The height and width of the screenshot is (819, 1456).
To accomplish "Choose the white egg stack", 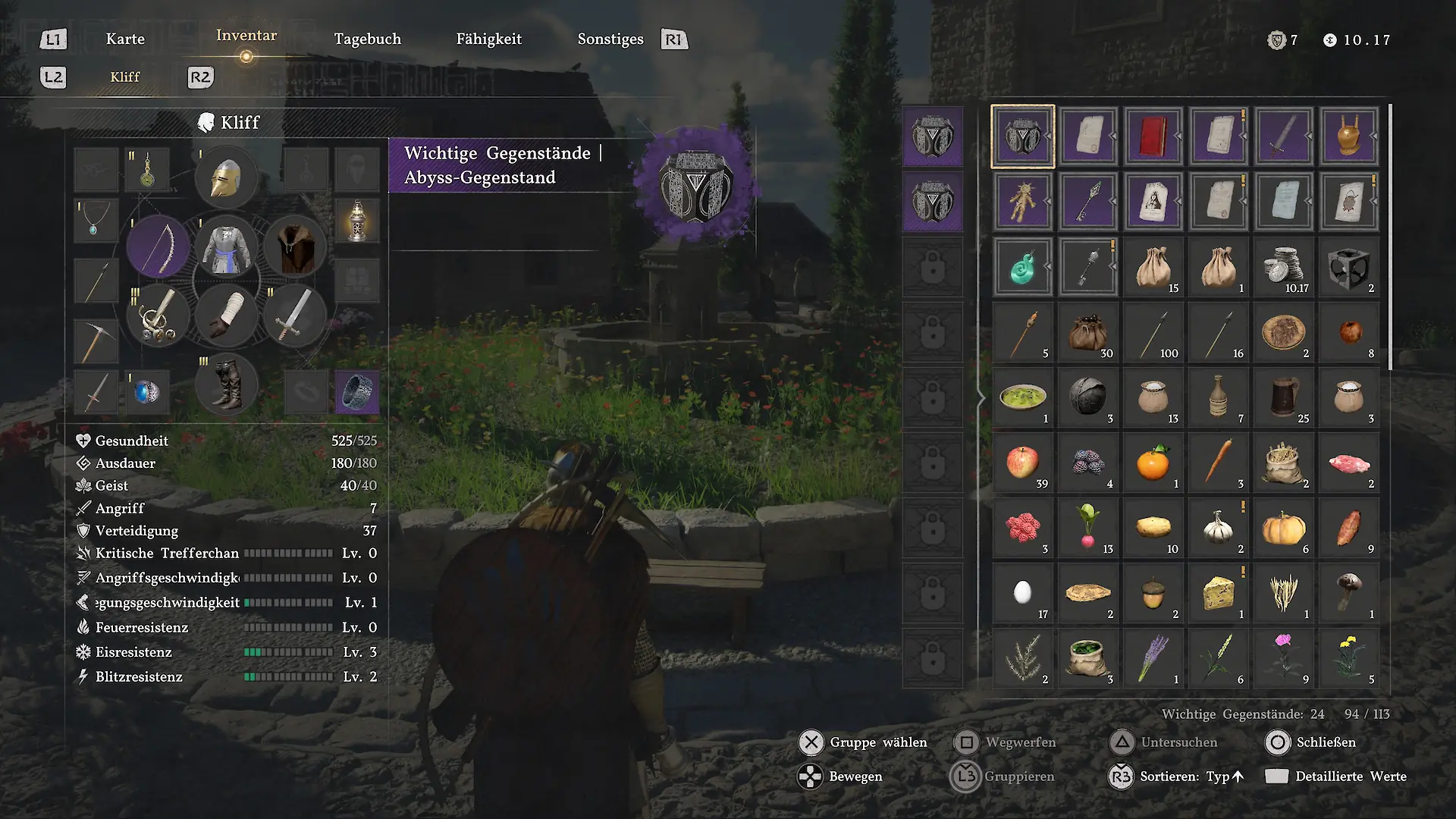I will point(1022,593).
